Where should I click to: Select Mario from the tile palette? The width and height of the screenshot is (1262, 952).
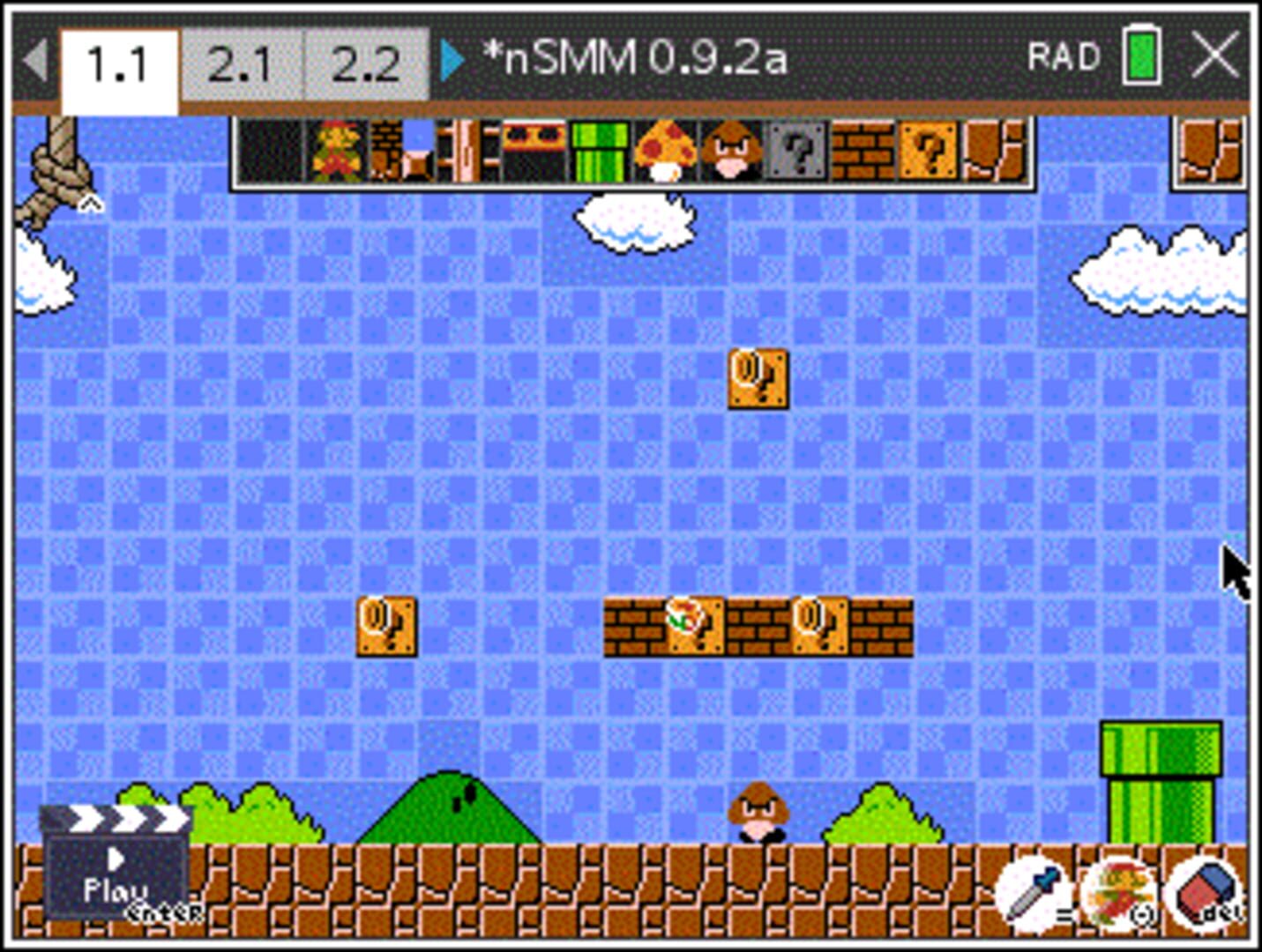(338, 152)
